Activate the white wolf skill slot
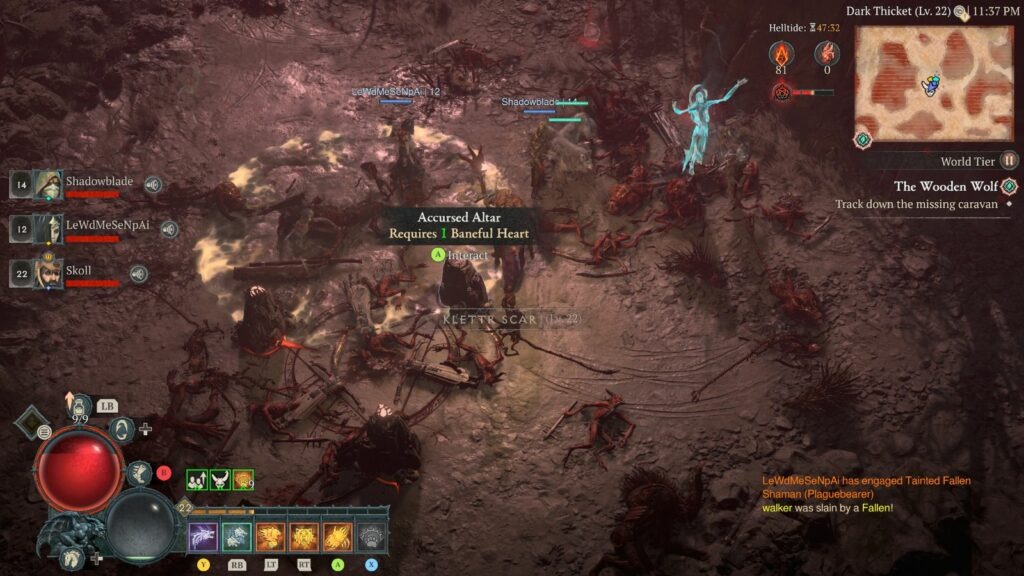This screenshot has width=1024, height=576. [x=203, y=537]
